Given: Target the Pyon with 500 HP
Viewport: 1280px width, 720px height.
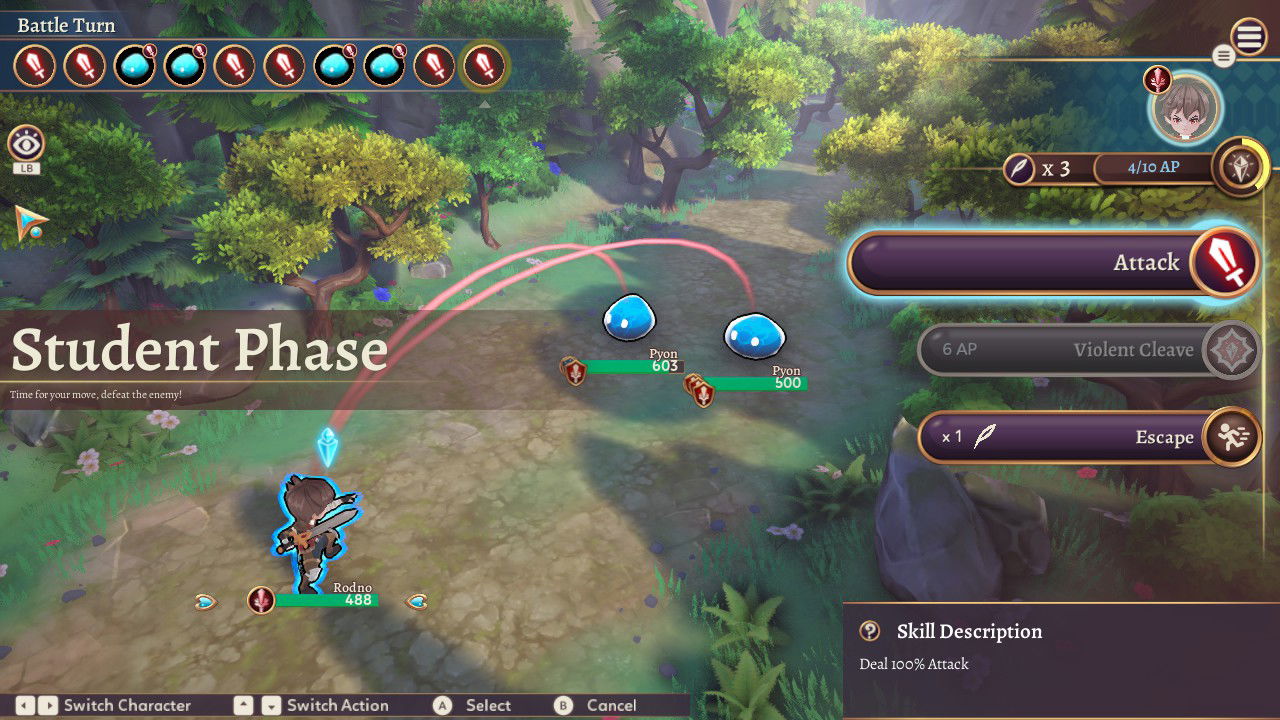Looking at the screenshot, I should tap(754, 335).
